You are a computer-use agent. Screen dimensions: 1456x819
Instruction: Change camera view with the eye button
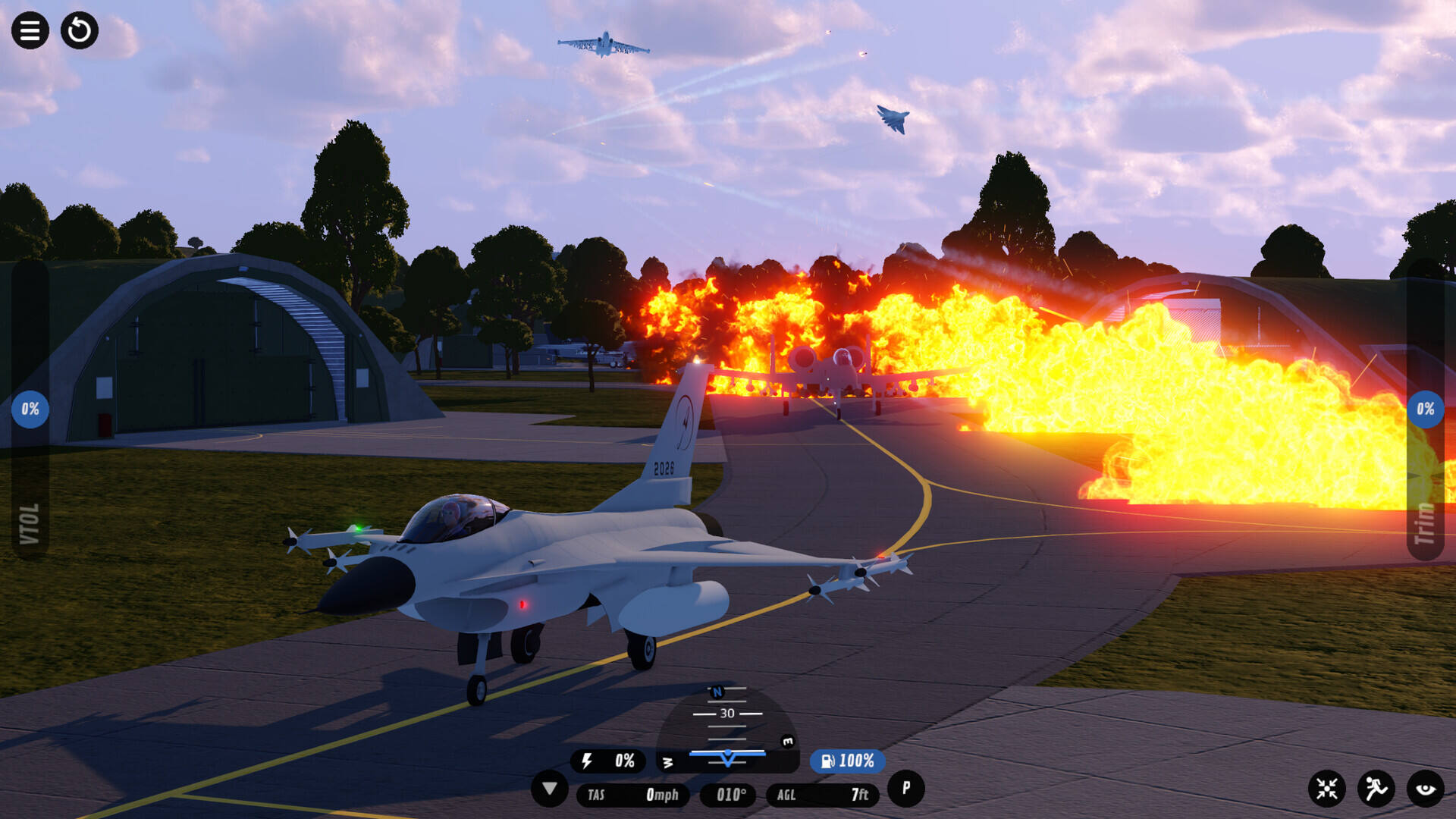tap(1426, 789)
